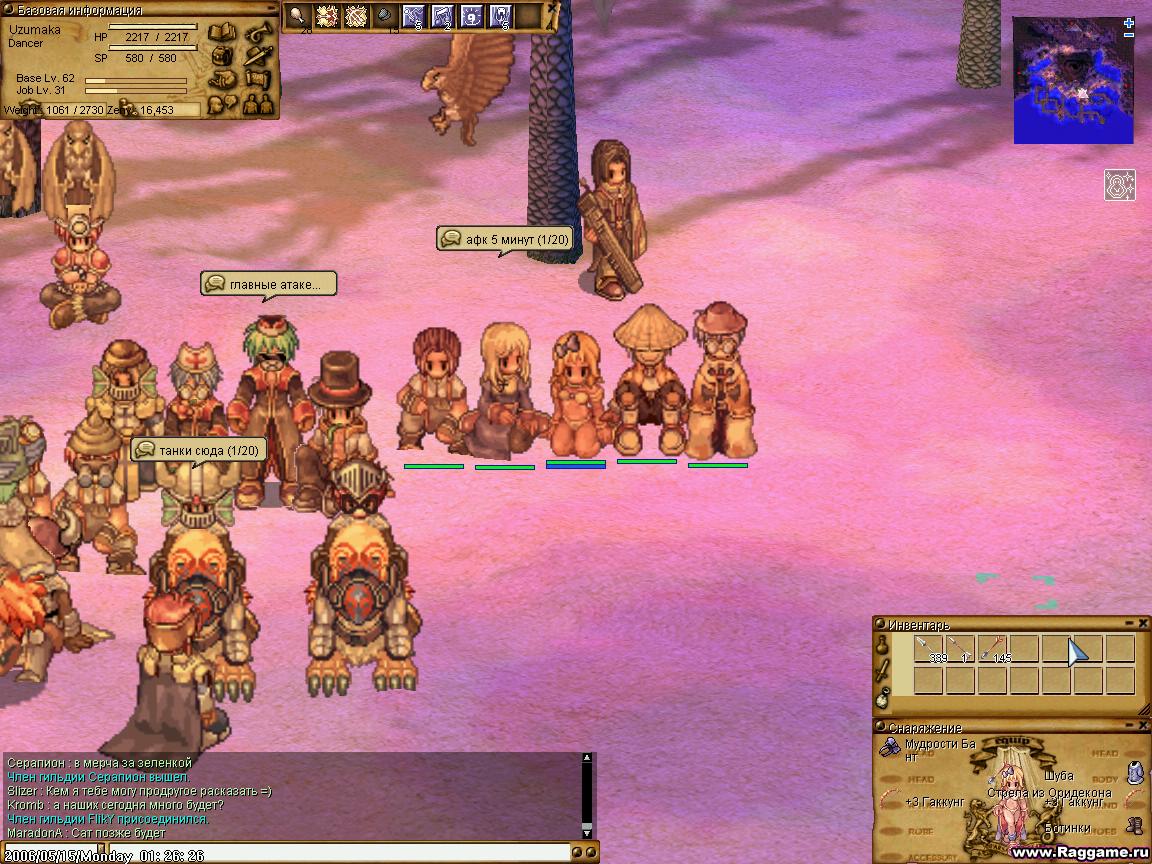
Task: Select the drumstick item in the hotbar
Action: [298, 16]
